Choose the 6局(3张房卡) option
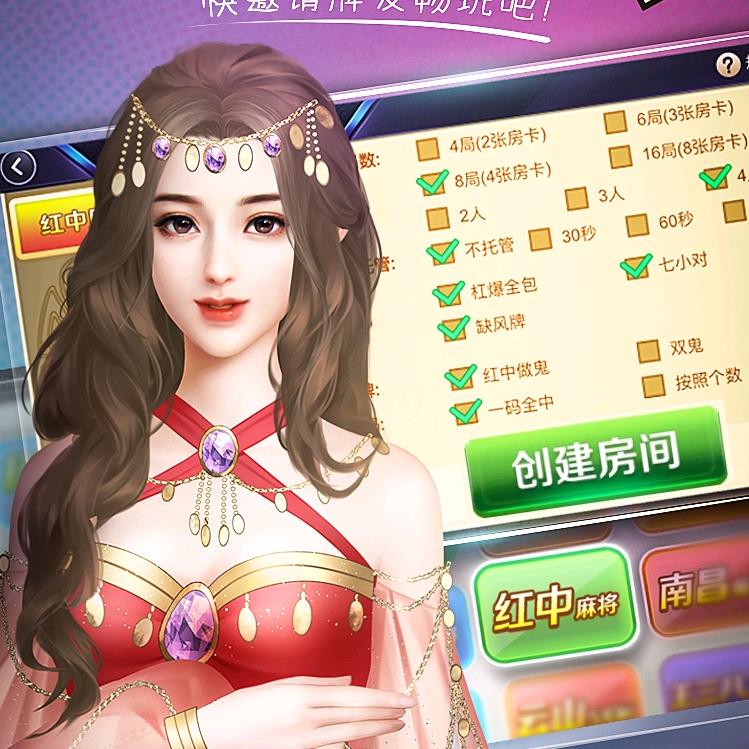749x749 pixels. coord(615,123)
